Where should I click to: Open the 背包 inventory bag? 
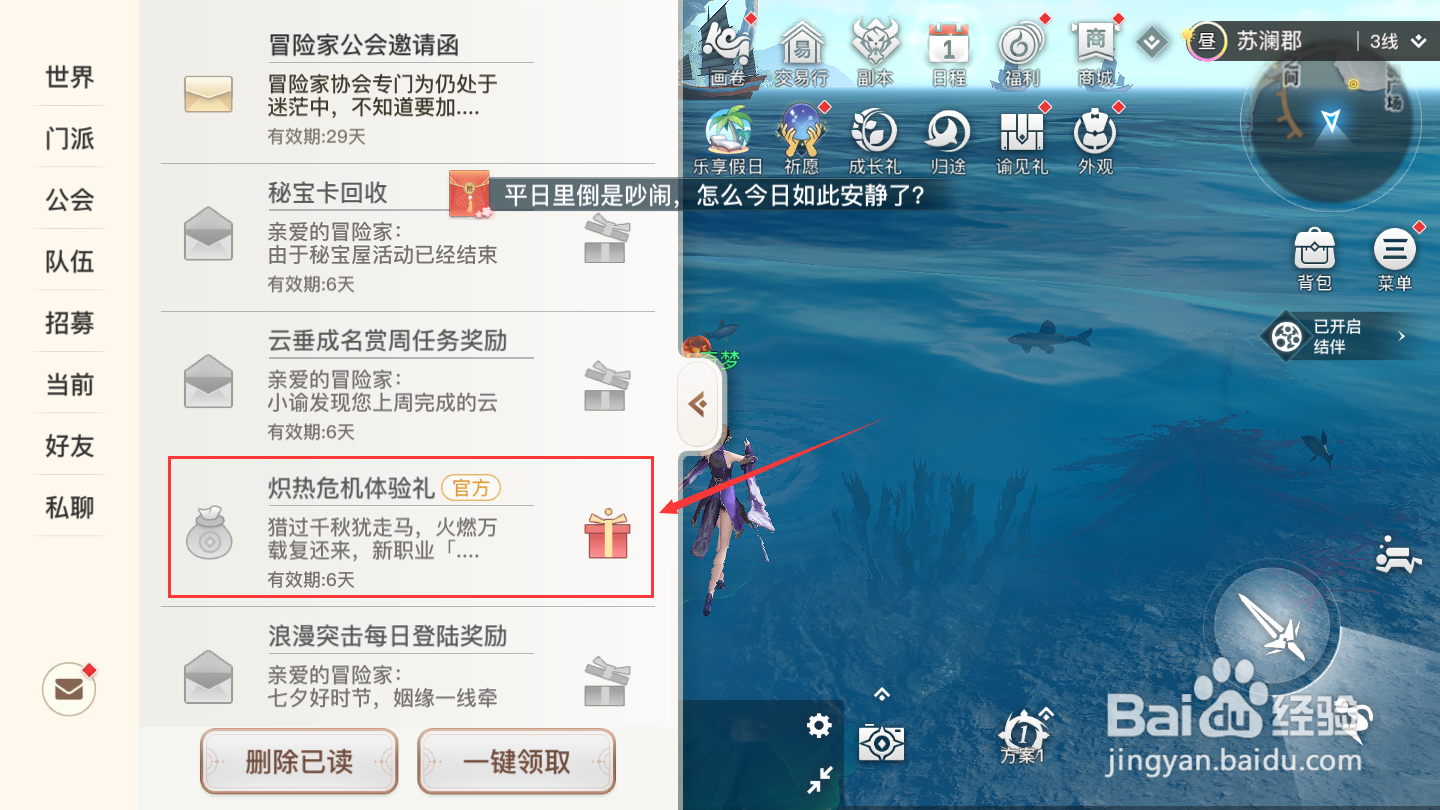[x=1315, y=252]
